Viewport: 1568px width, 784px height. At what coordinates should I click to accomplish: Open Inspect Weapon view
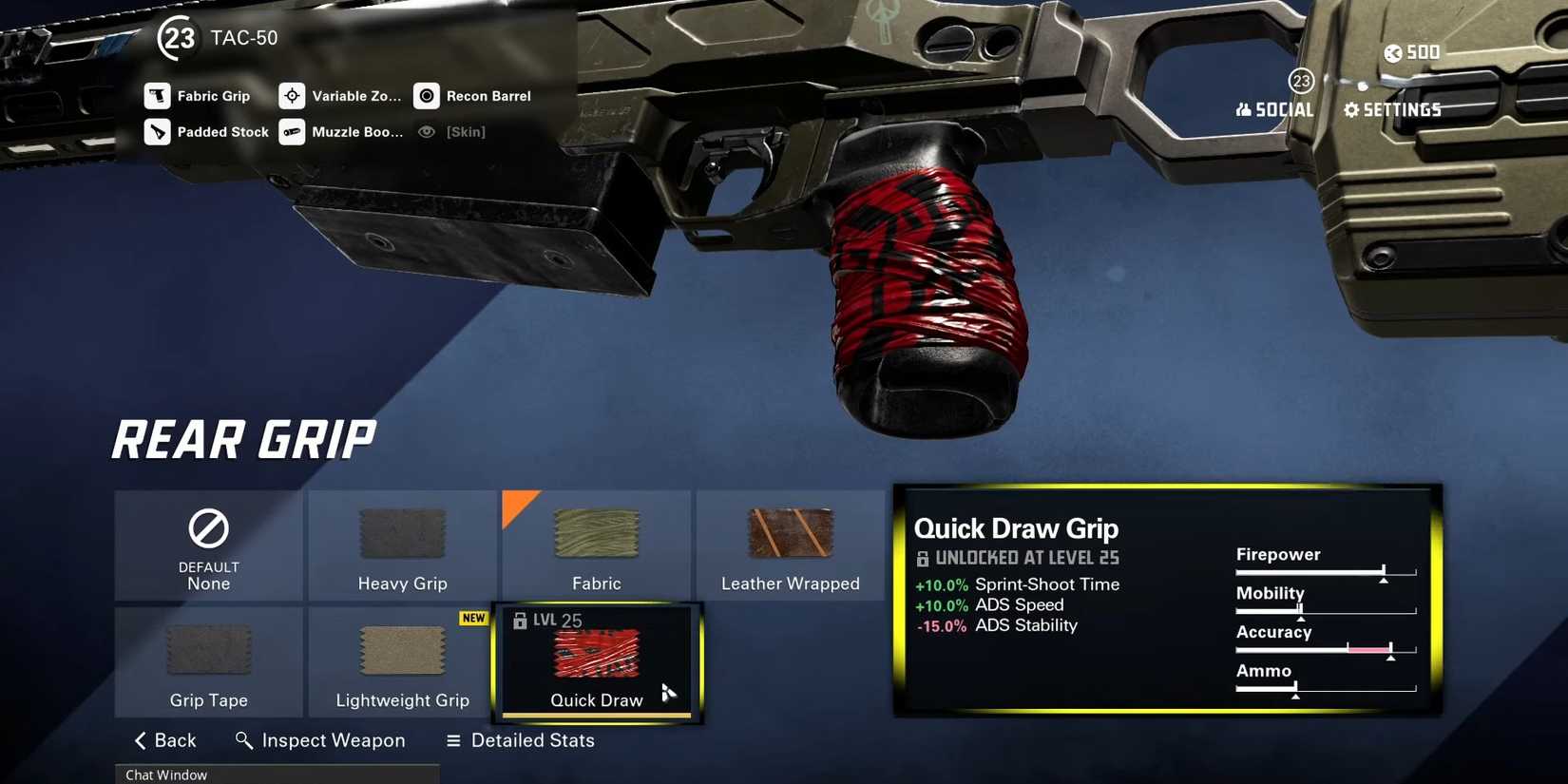(x=320, y=740)
